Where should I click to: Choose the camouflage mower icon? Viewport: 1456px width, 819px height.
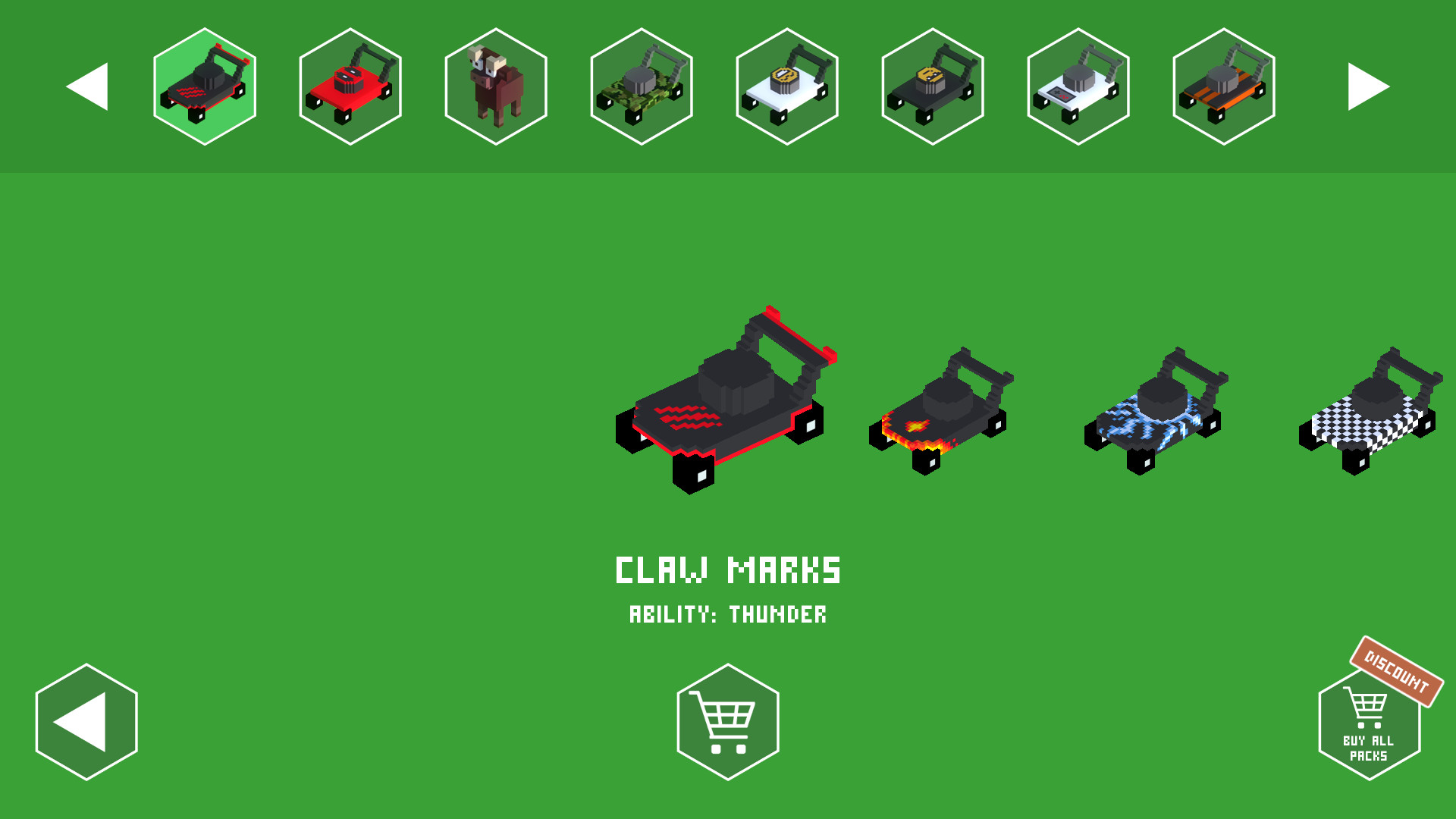(641, 86)
